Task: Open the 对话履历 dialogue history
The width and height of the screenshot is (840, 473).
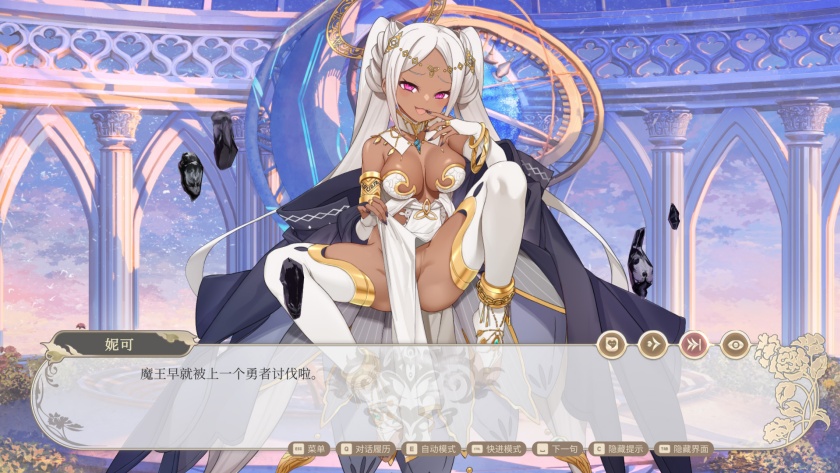Action: pos(368,449)
